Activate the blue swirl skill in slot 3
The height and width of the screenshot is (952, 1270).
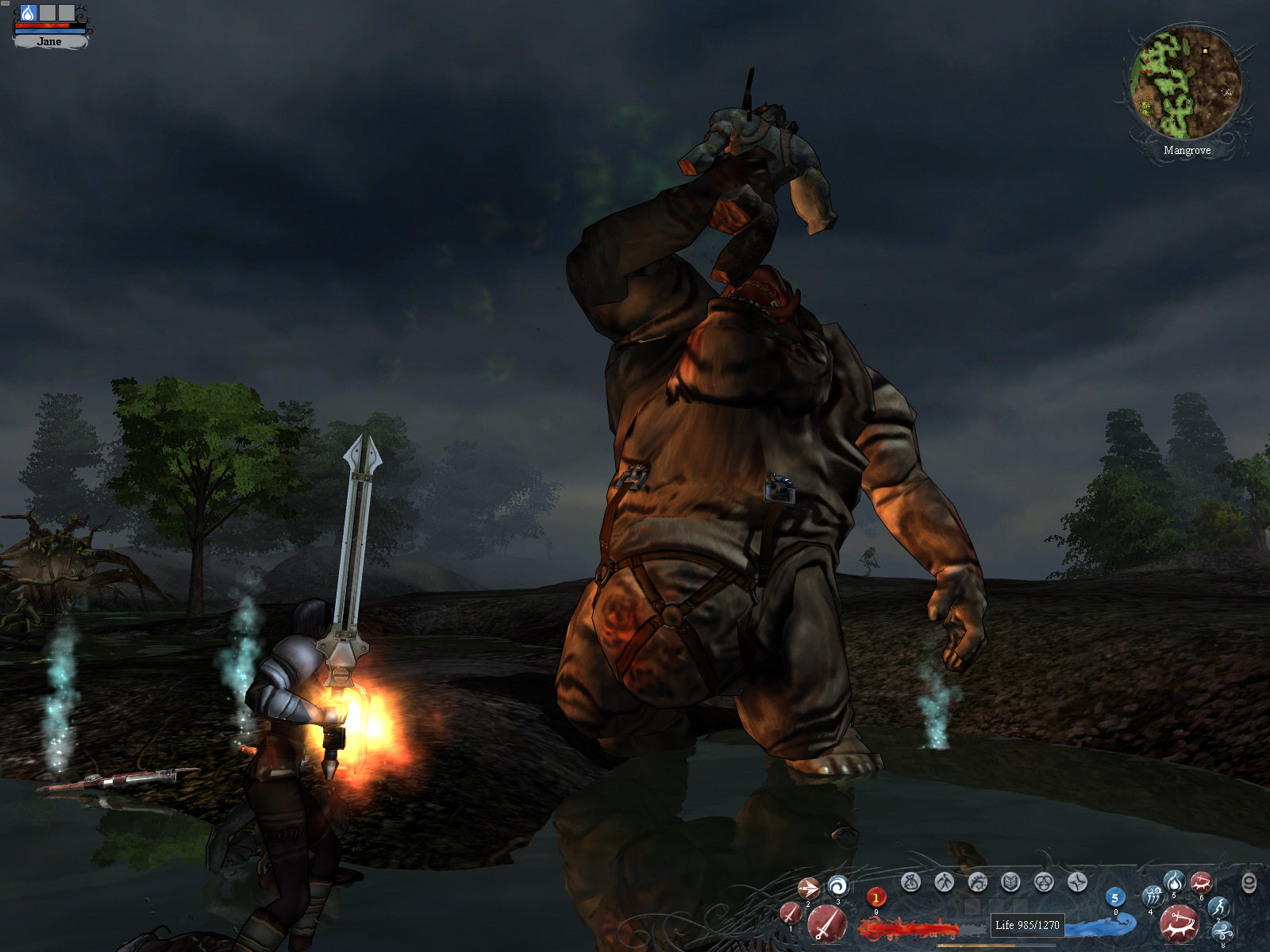coord(837,885)
